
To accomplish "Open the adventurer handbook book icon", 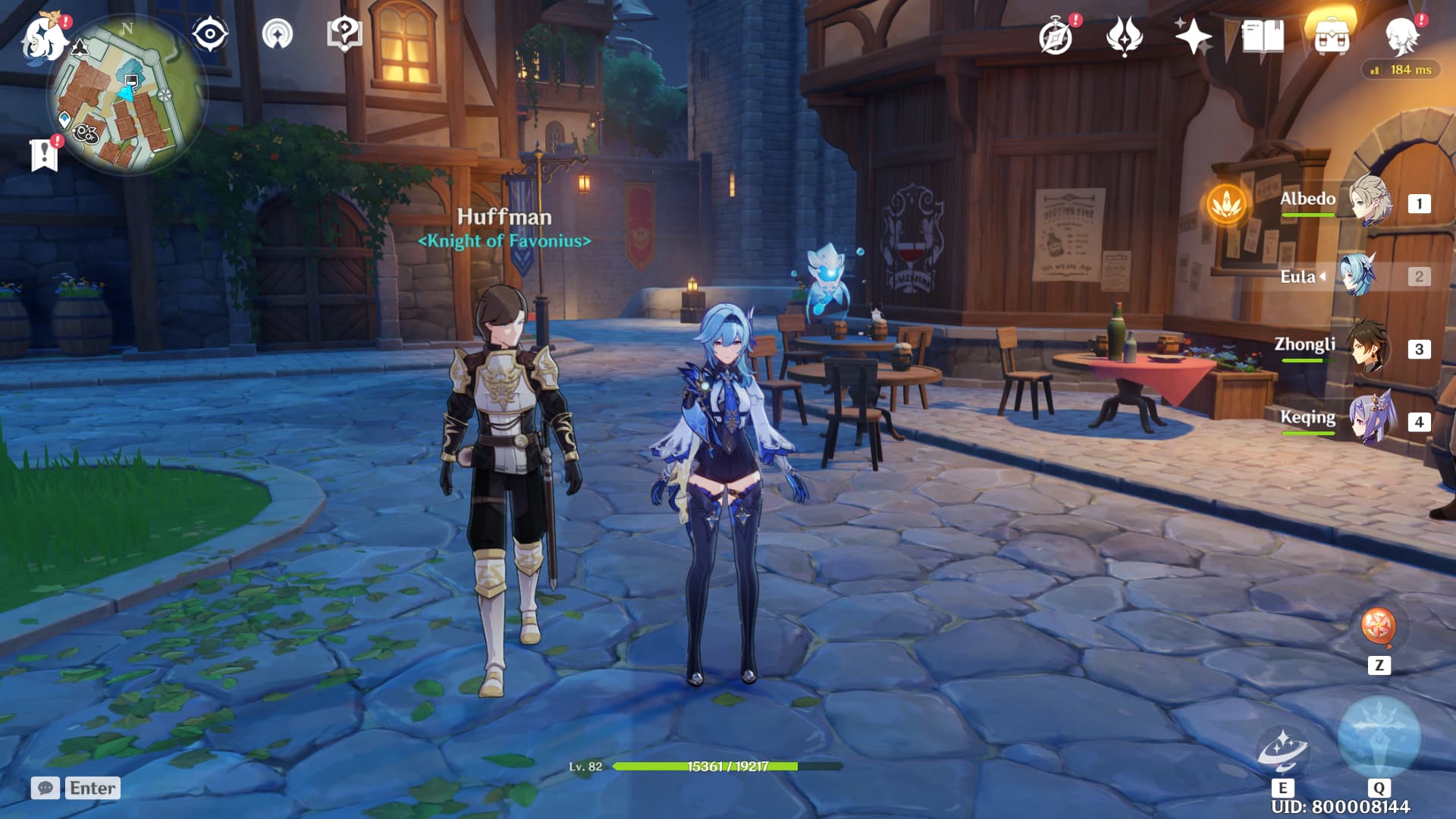I will tap(1263, 36).
